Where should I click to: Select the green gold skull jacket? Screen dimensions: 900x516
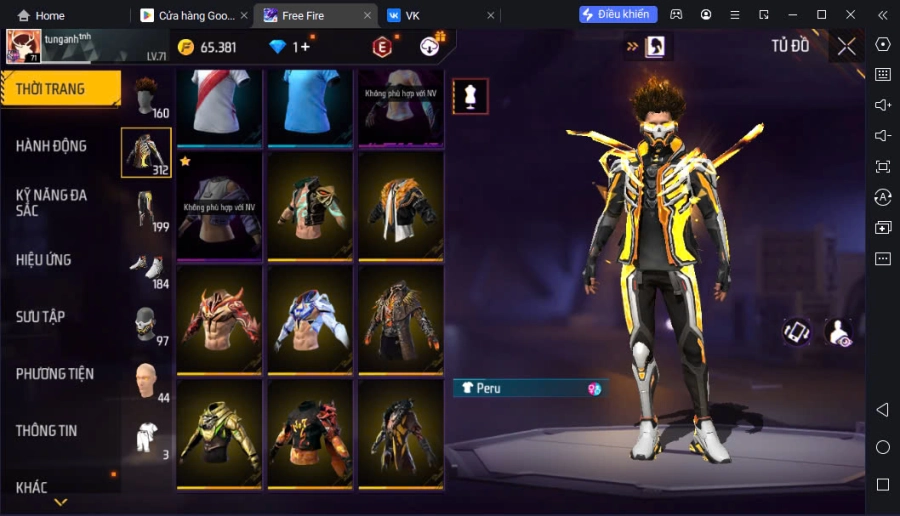click(220, 433)
